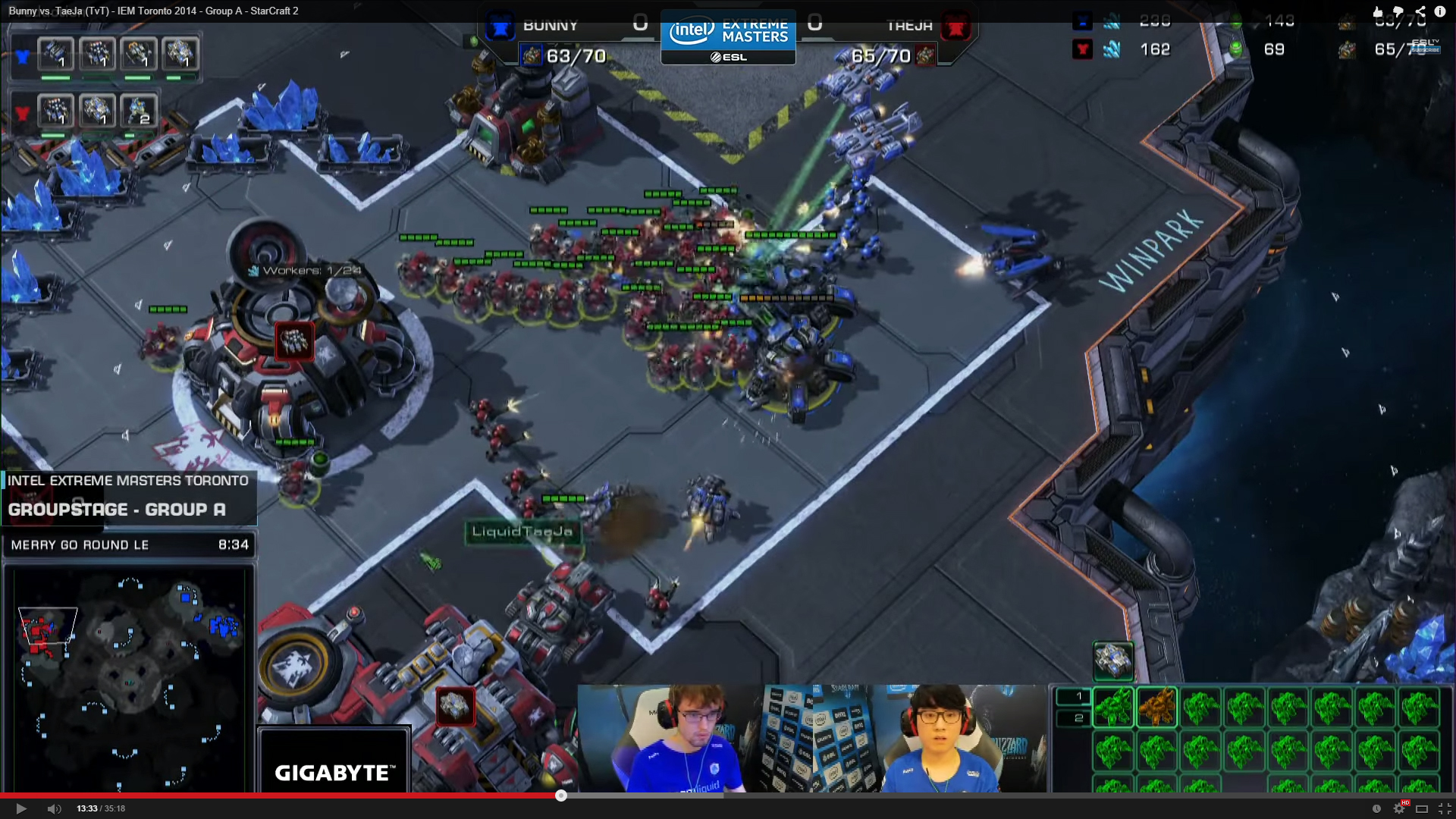Click the vehicle icon above the selection panel
This screenshot has width=1456, height=819.
click(x=1113, y=661)
